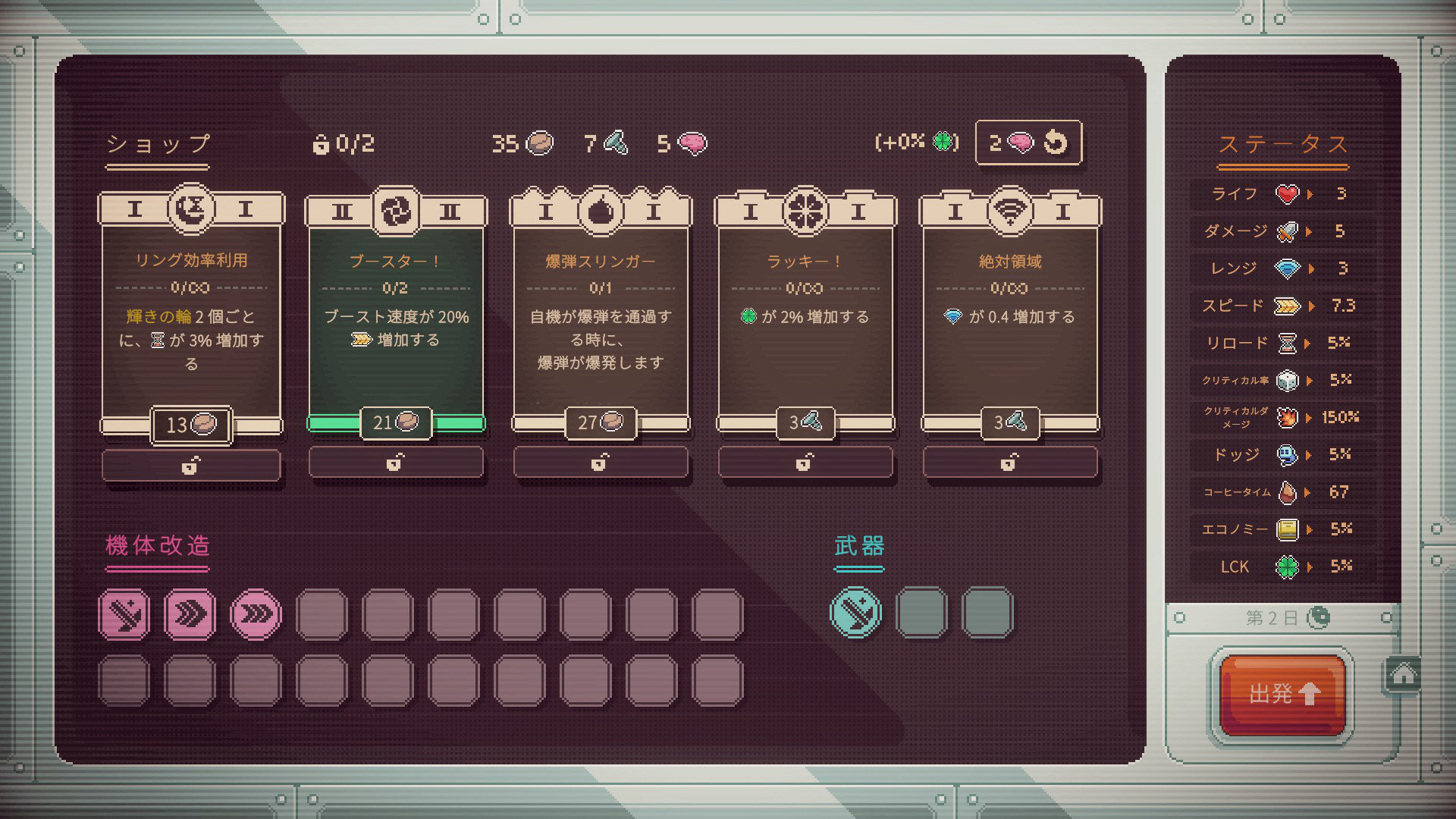Image resolution: width=1456 pixels, height=819 pixels.
Task: Select the triple-chevron round modification slot
Action: click(256, 613)
